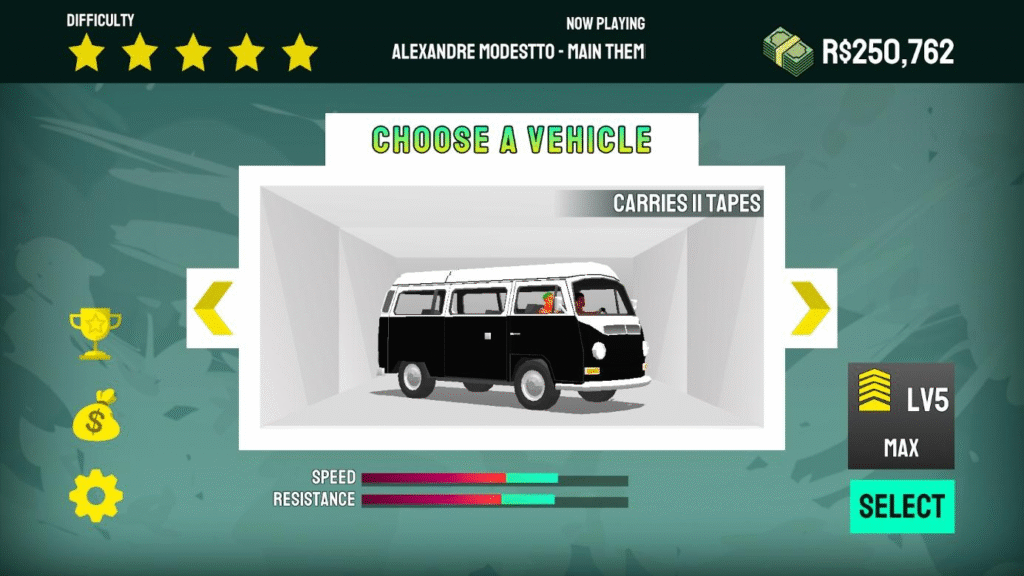Click the LV5 MAX upgrade panel

[x=901, y=417]
